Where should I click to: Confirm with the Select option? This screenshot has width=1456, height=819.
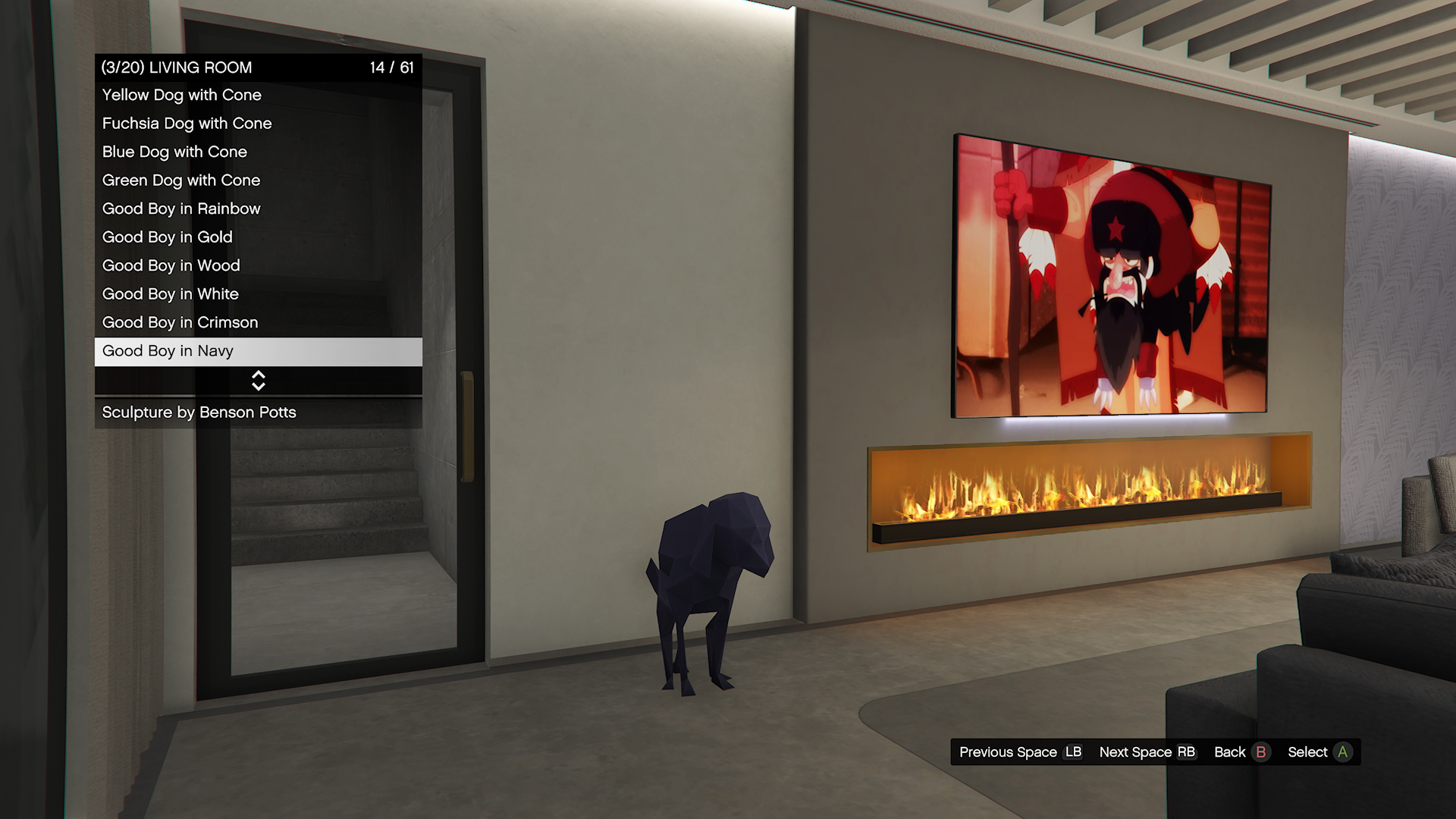[x=1319, y=752]
